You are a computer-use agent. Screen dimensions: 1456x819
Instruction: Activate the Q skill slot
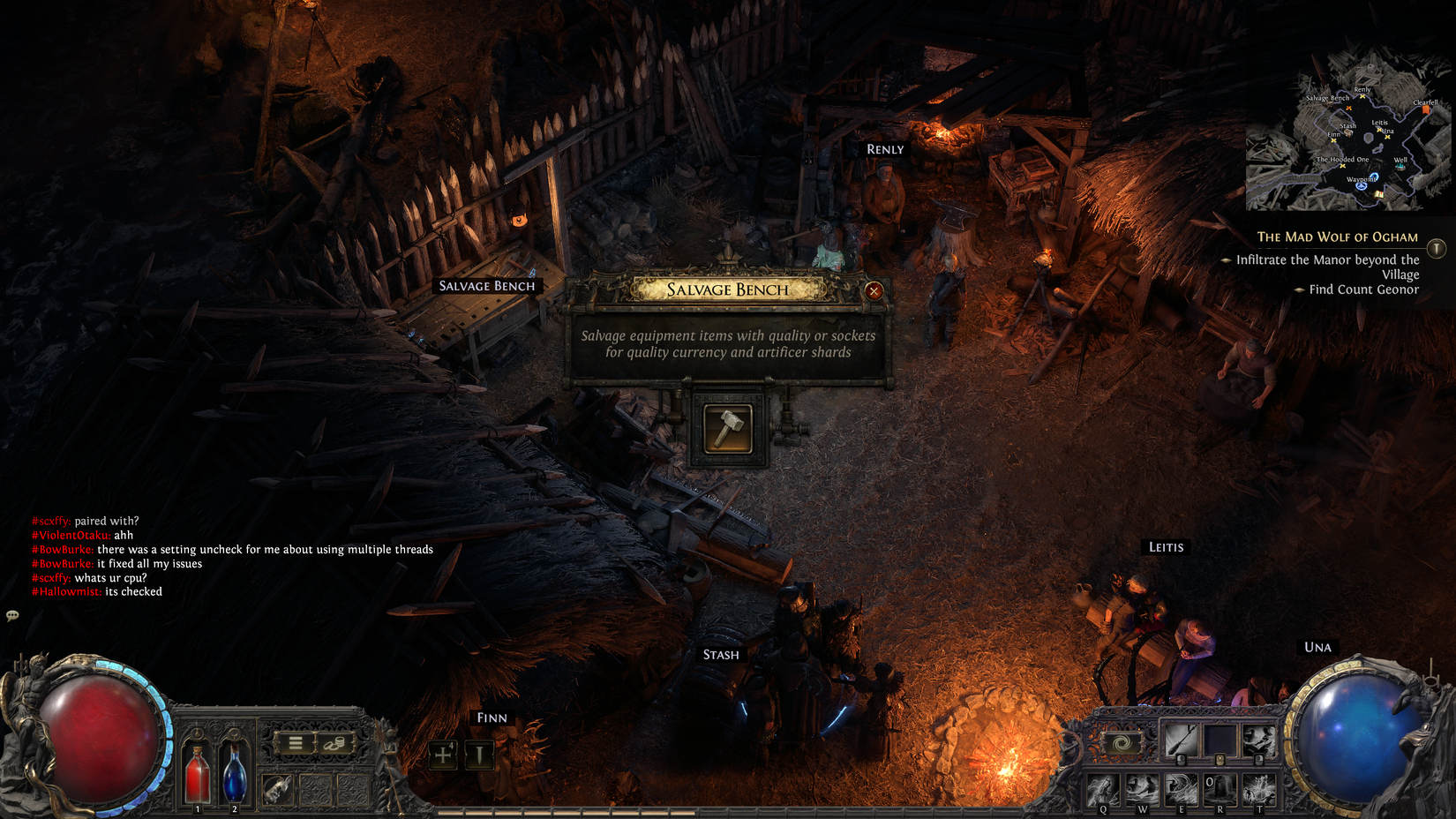click(1103, 788)
